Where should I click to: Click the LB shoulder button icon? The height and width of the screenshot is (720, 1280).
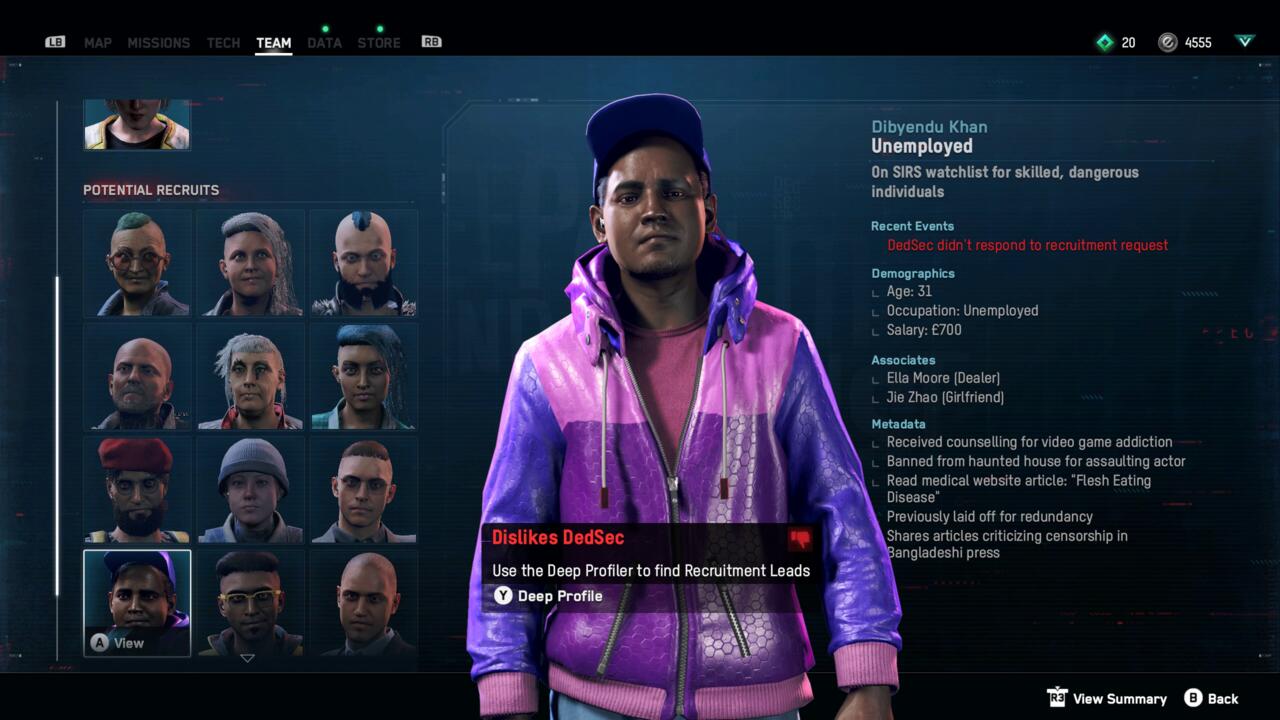(x=55, y=42)
